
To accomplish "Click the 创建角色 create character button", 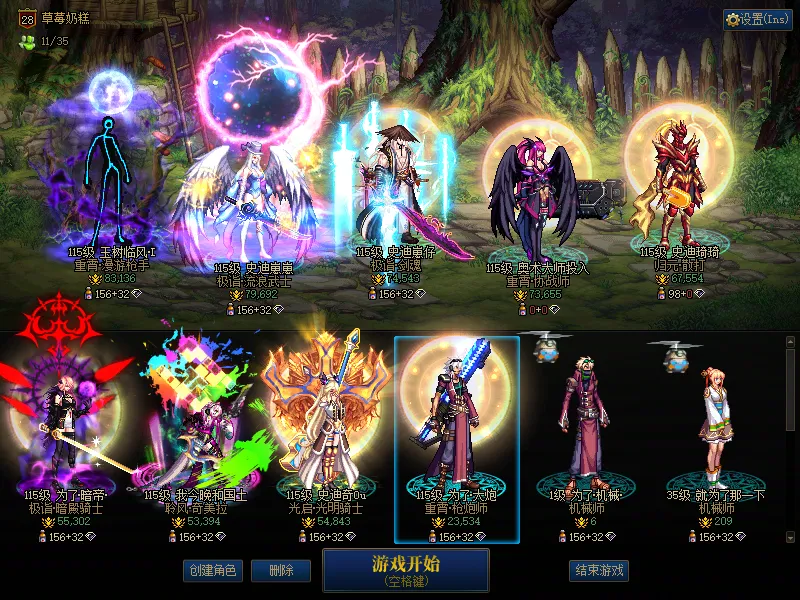I will click(211, 570).
